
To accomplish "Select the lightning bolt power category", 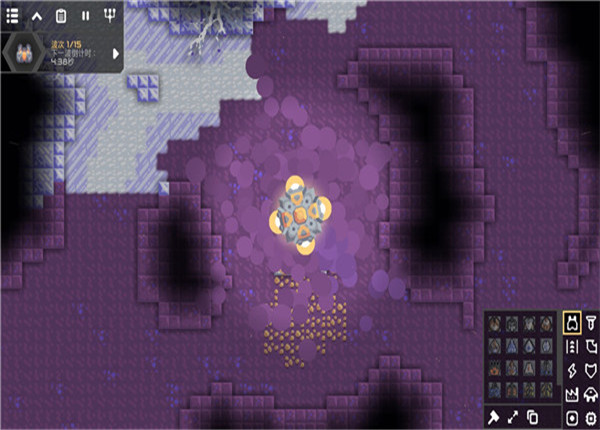I will (x=572, y=370).
